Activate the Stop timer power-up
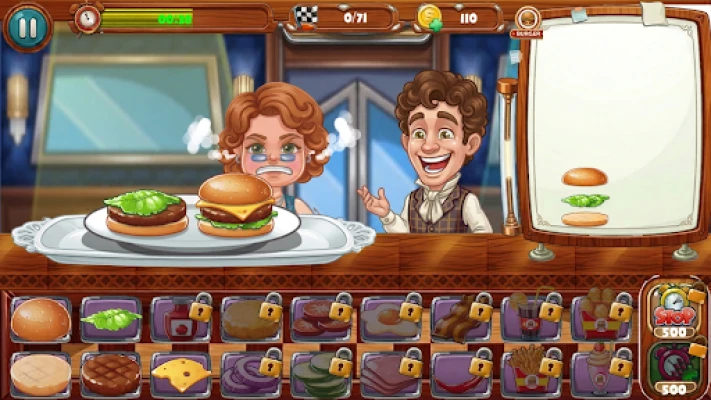711x400 pixels. (x=675, y=310)
